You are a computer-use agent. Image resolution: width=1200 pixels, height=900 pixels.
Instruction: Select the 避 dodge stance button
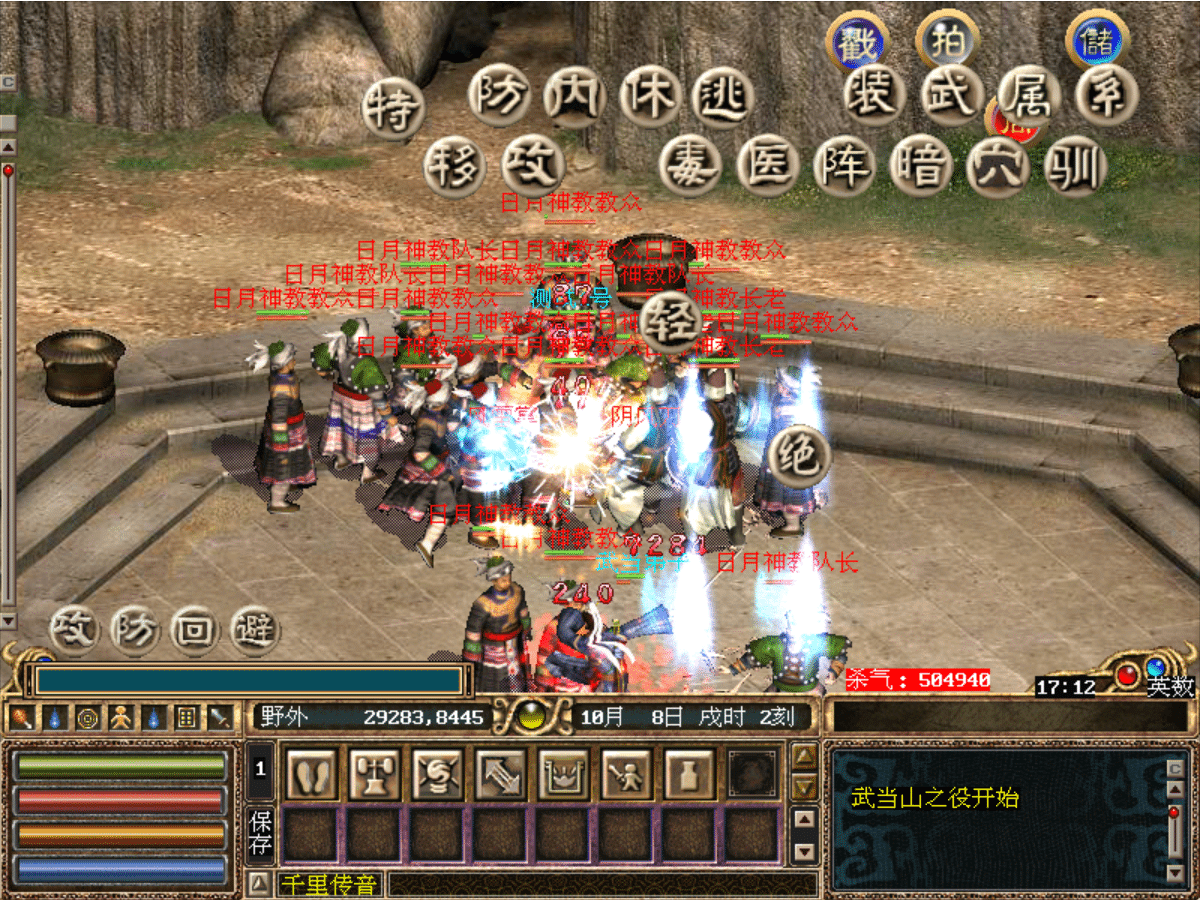[254, 629]
